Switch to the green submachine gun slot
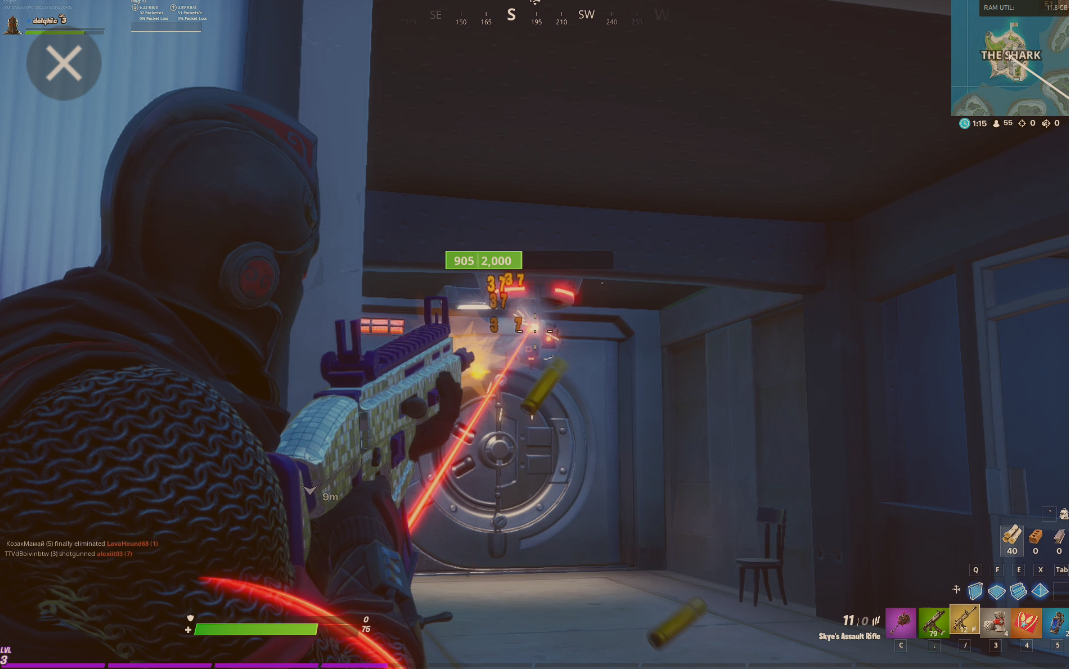Viewport: 1069px width, 669px height. (x=934, y=623)
